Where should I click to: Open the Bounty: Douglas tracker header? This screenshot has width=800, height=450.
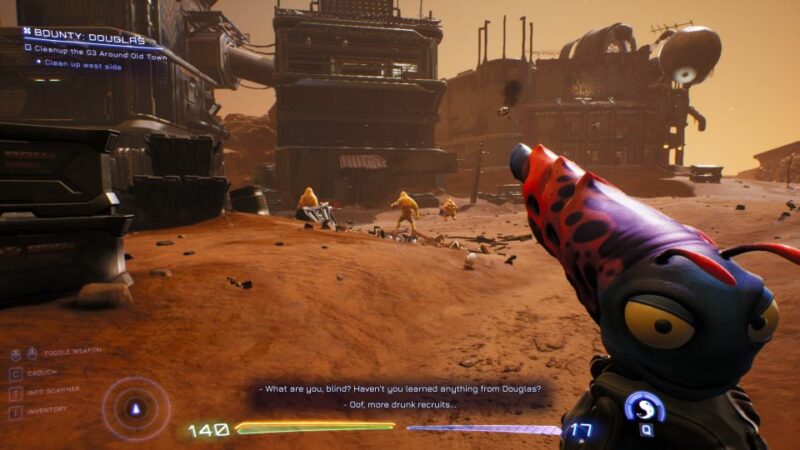pos(85,33)
